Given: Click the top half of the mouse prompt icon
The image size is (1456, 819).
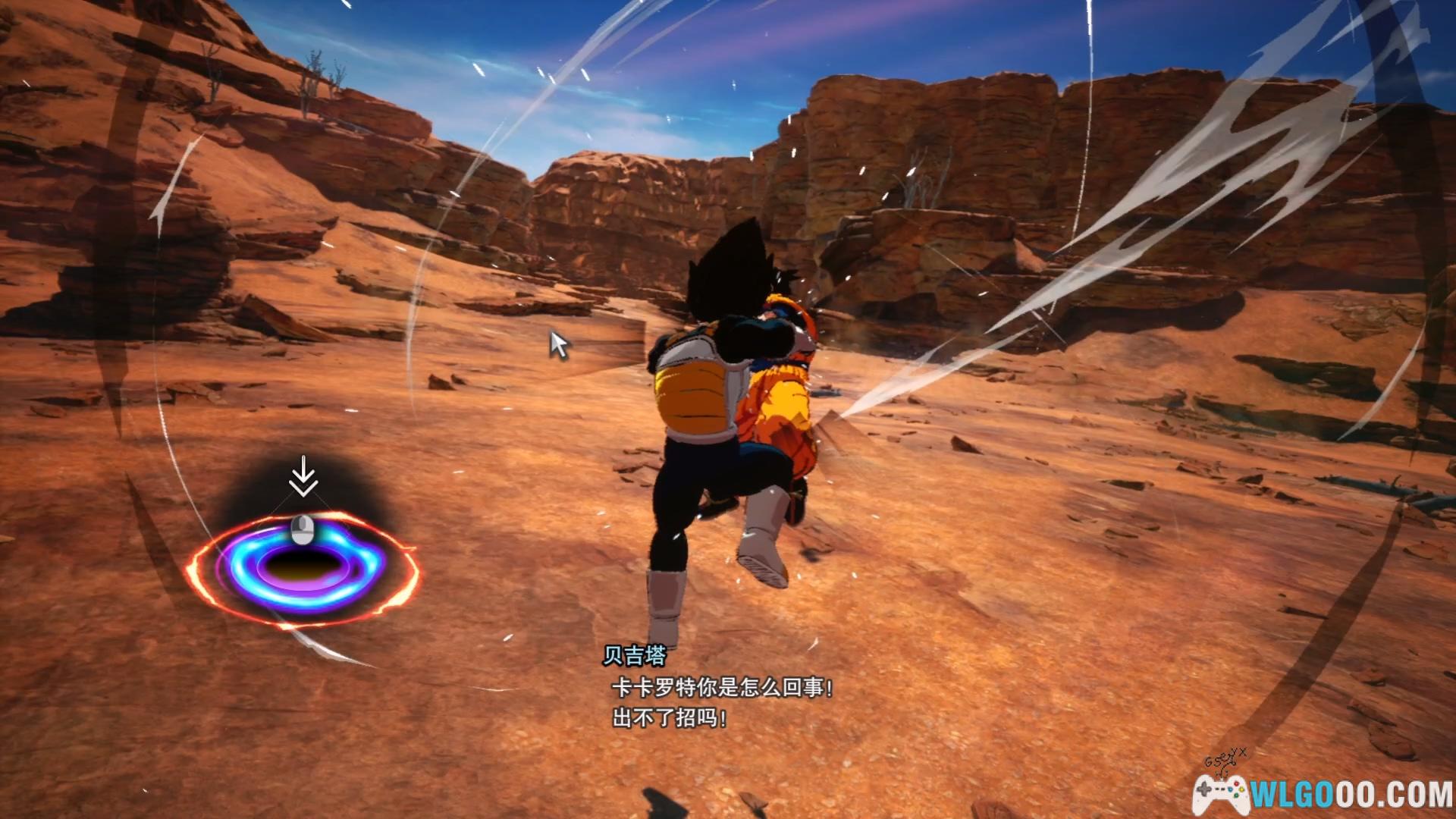Looking at the screenshot, I should [302, 523].
